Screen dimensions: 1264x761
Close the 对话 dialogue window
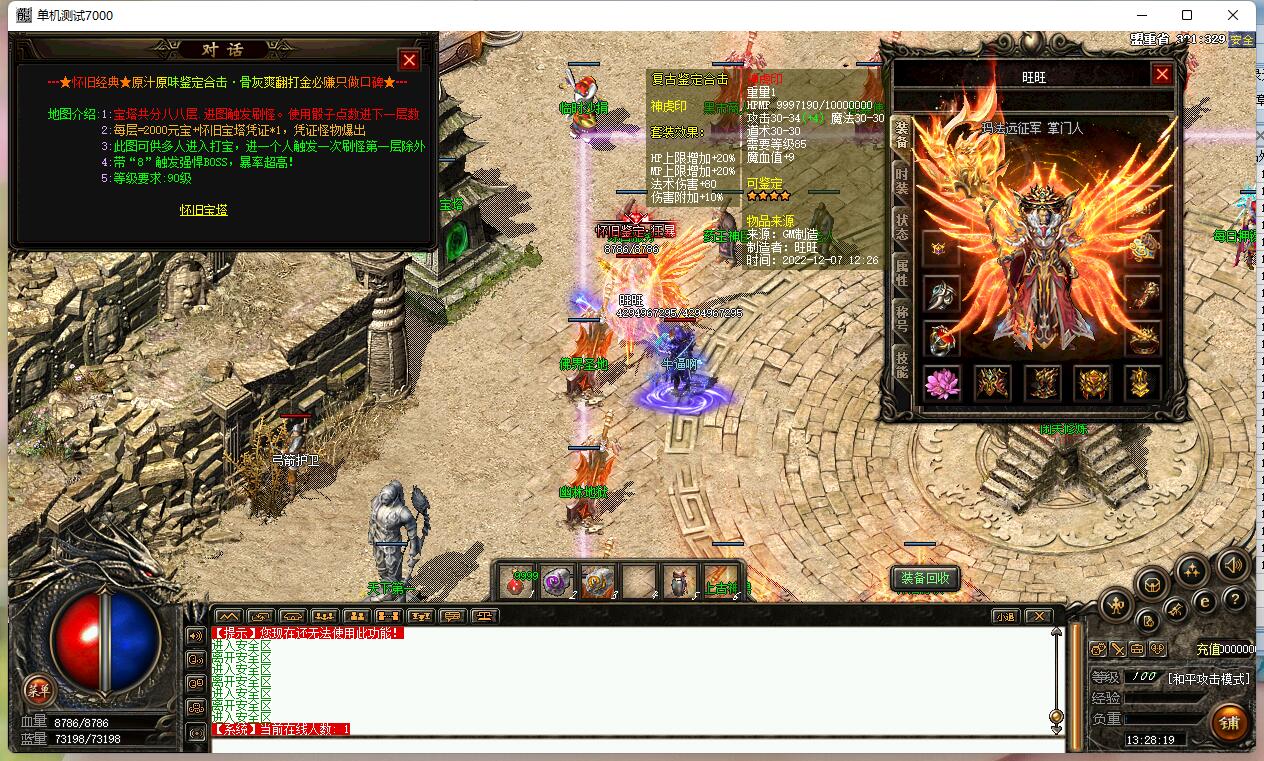[x=409, y=60]
